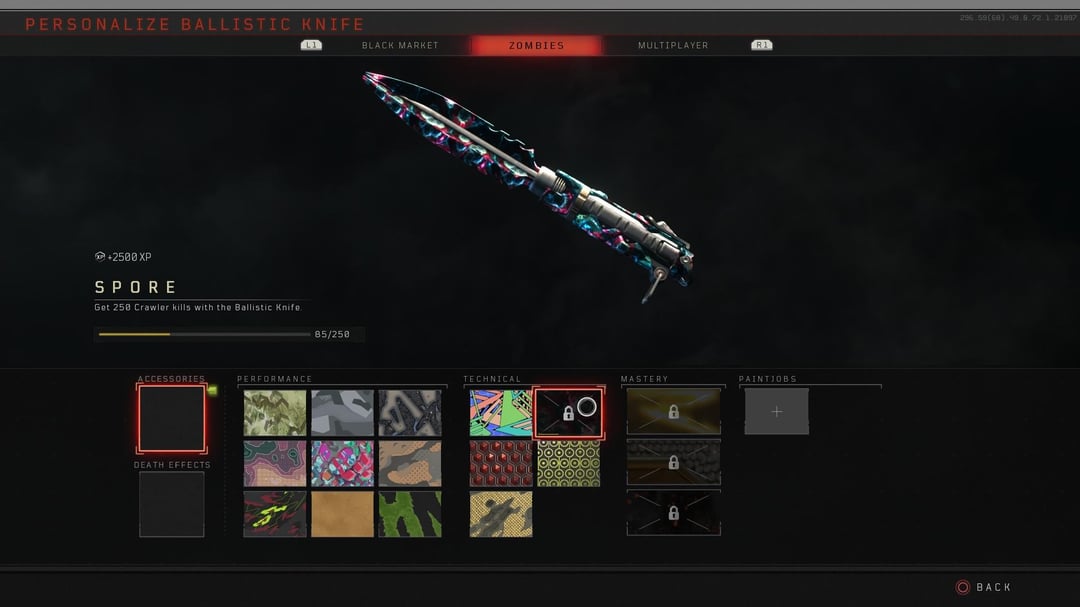Select the plain tan sand camo
Screen dimensions: 1080x607
pyautogui.click(x=342, y=513)
